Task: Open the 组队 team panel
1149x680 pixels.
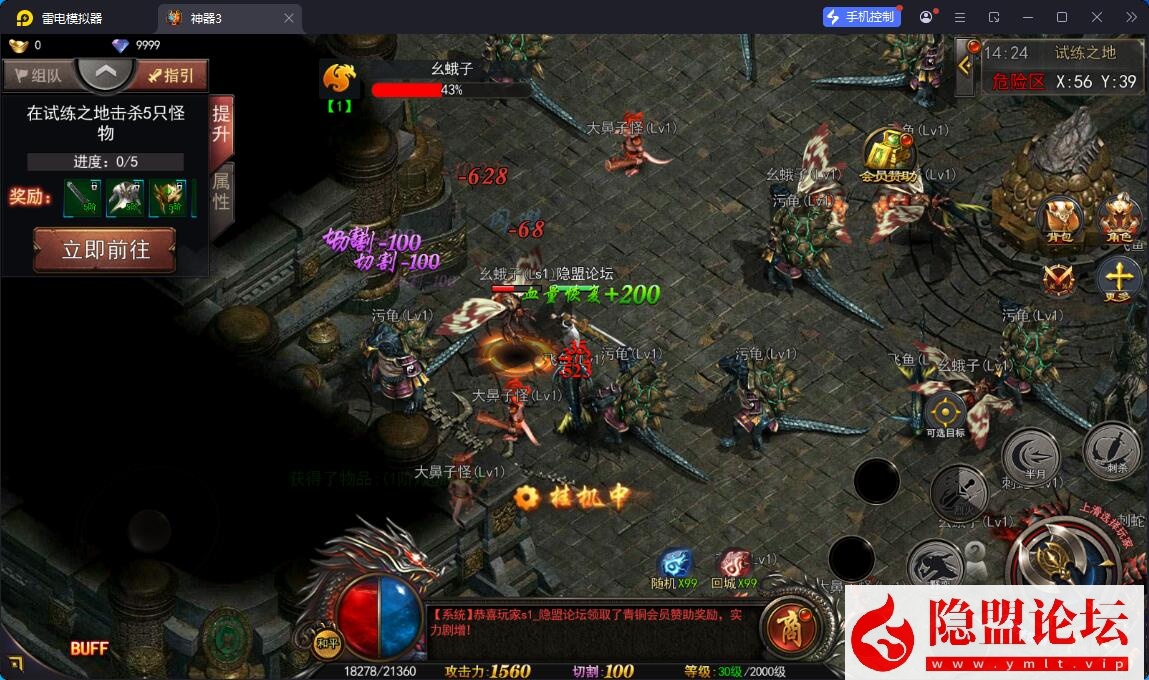Action: (x=38, y=75)
